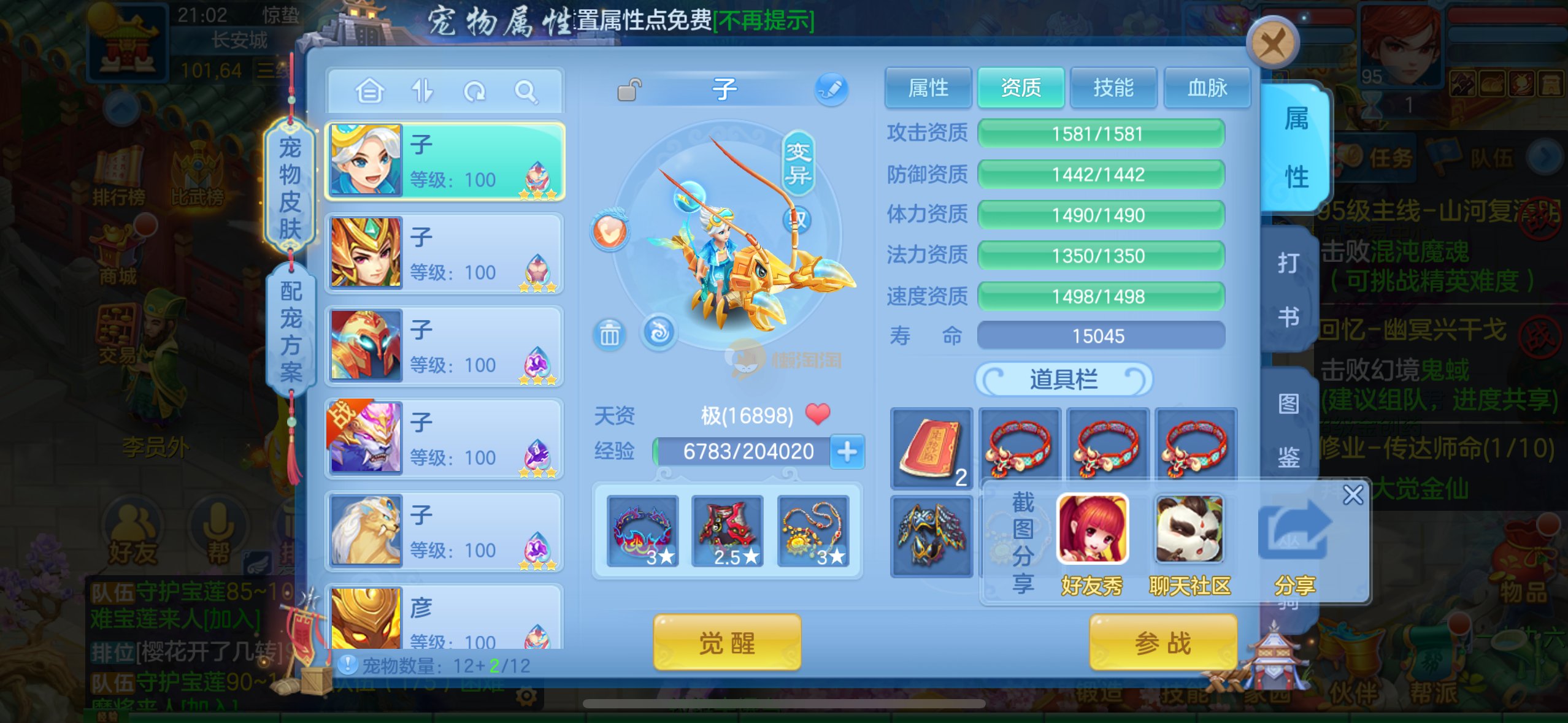Tap the pencil rename icon
The width and height of the screenshot is (1568, 723).
(831, 90)
